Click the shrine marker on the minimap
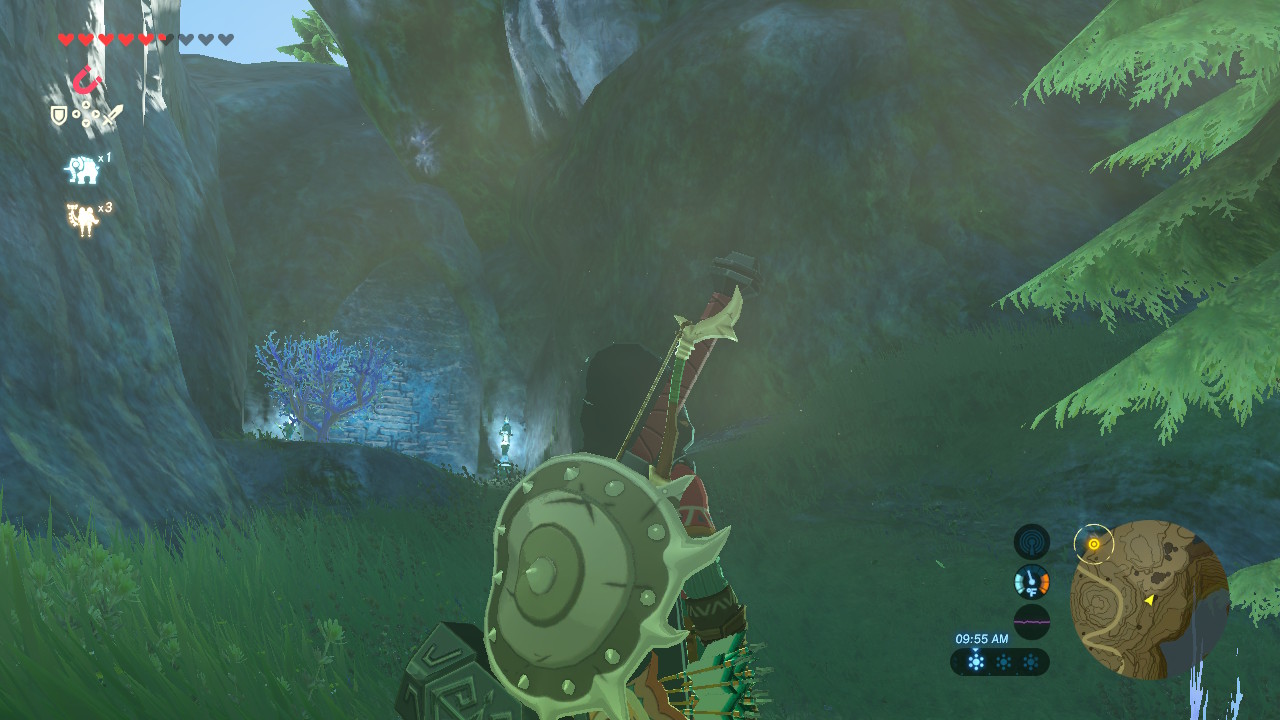The width and height of the screenshot is (1280, 720). point(1093,543)
